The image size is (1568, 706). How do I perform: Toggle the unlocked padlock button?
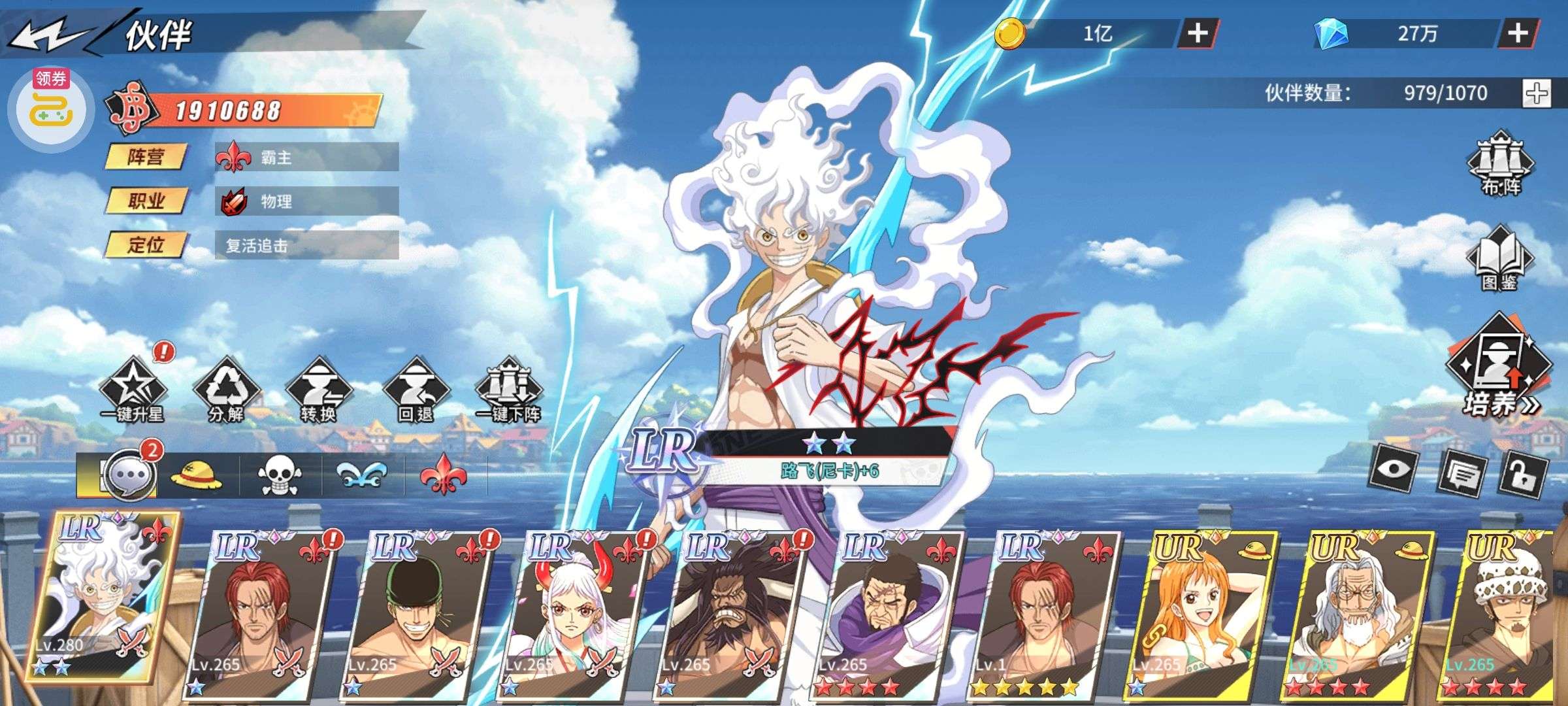click(1526, 474)
